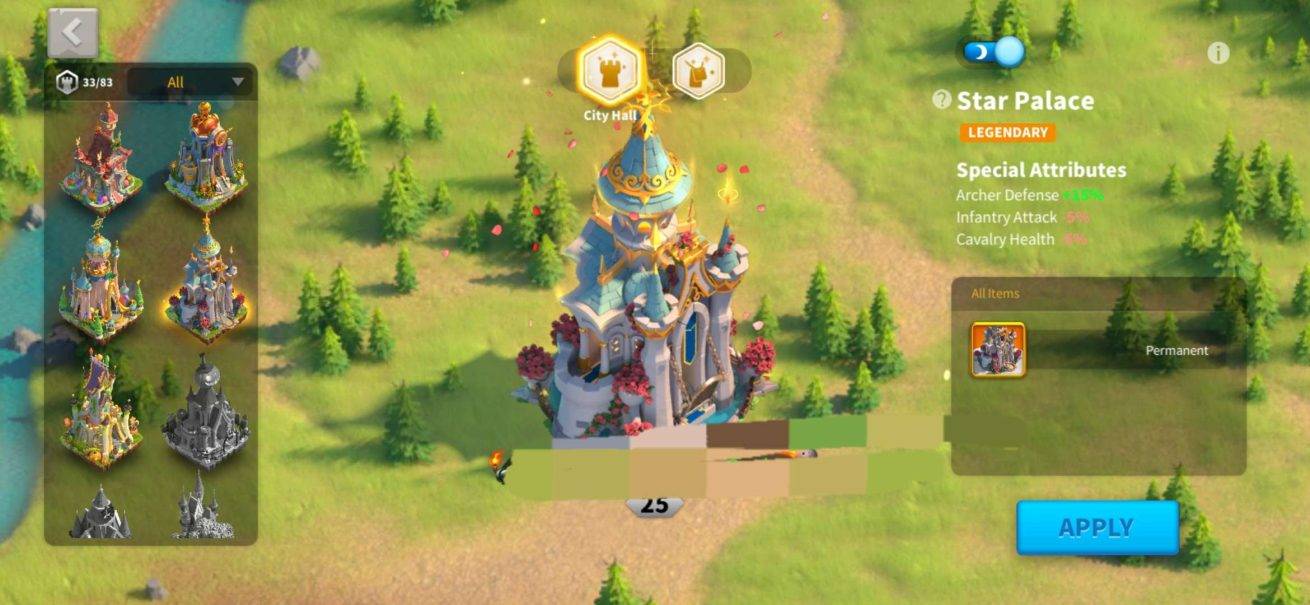1310x605 pixels.
Task: Select the Permanent Star Palace item
Action: coord(998,350)
